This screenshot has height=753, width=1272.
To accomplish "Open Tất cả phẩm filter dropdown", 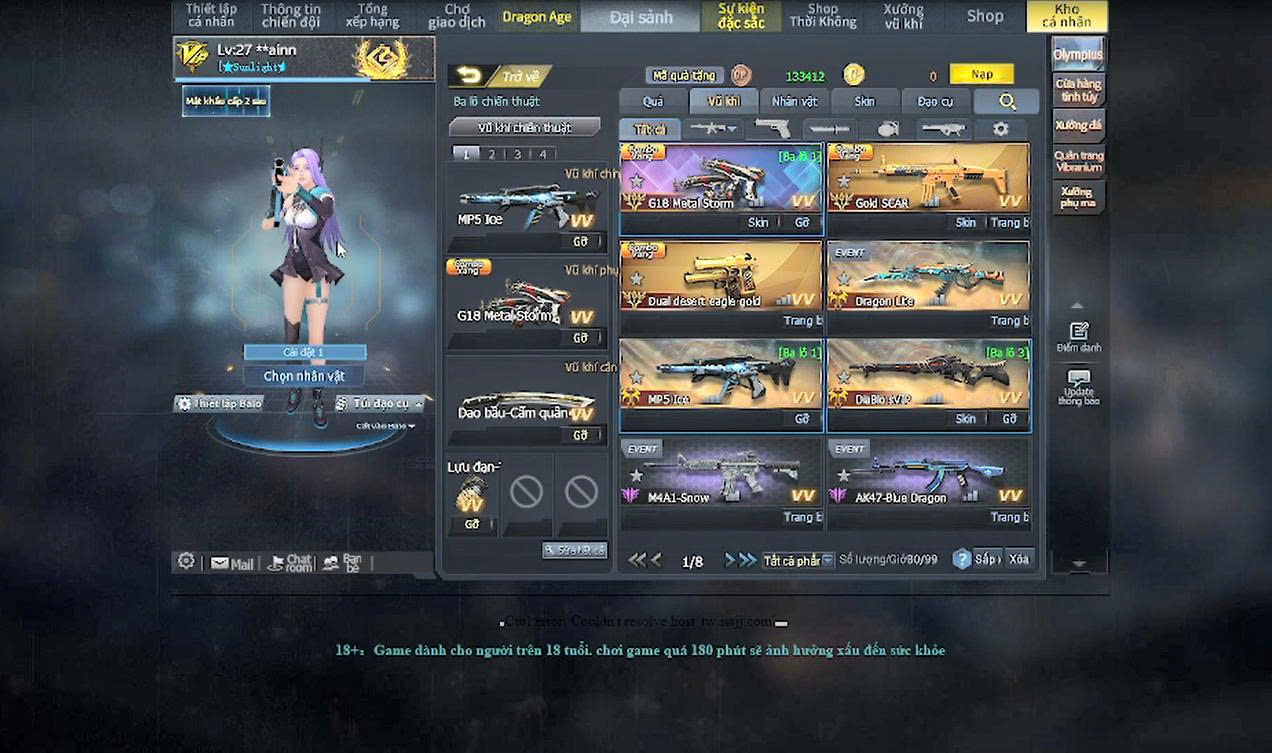I will click(x=798, y=560).
